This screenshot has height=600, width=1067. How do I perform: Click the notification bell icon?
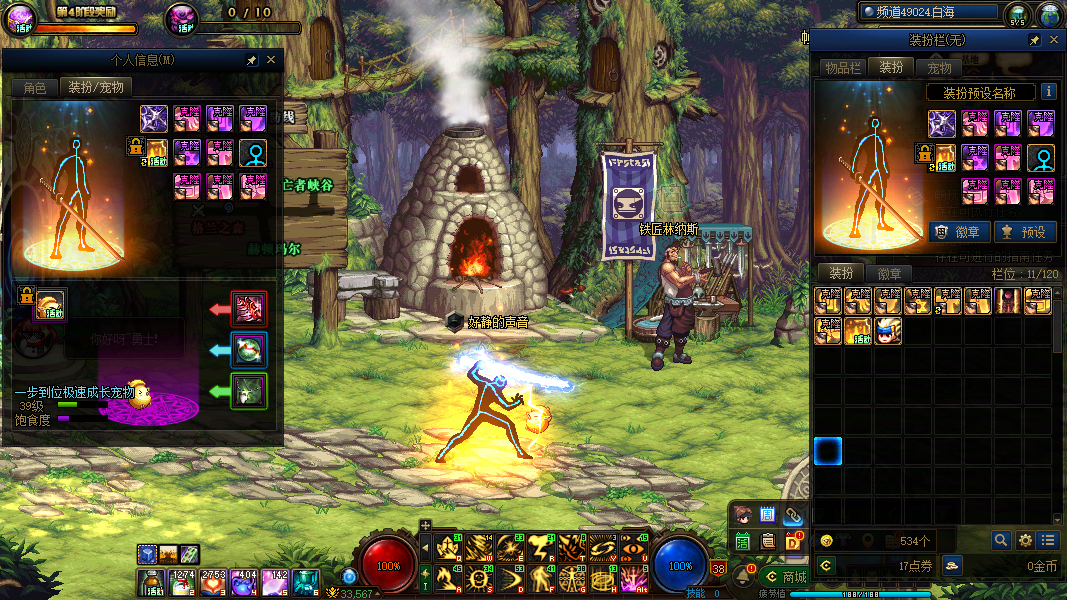click(743, 577)
